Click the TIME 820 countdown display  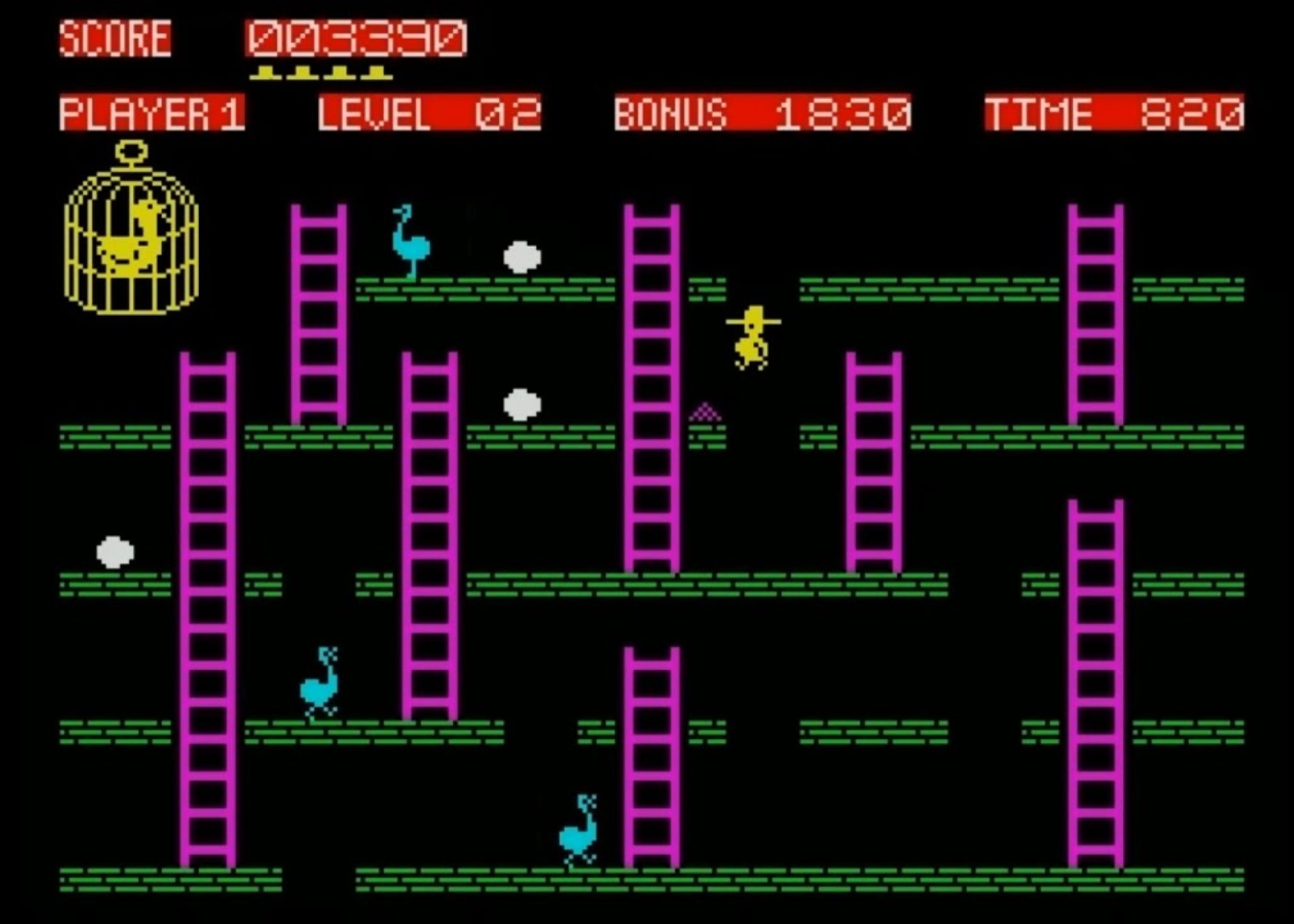(1114, 113)
